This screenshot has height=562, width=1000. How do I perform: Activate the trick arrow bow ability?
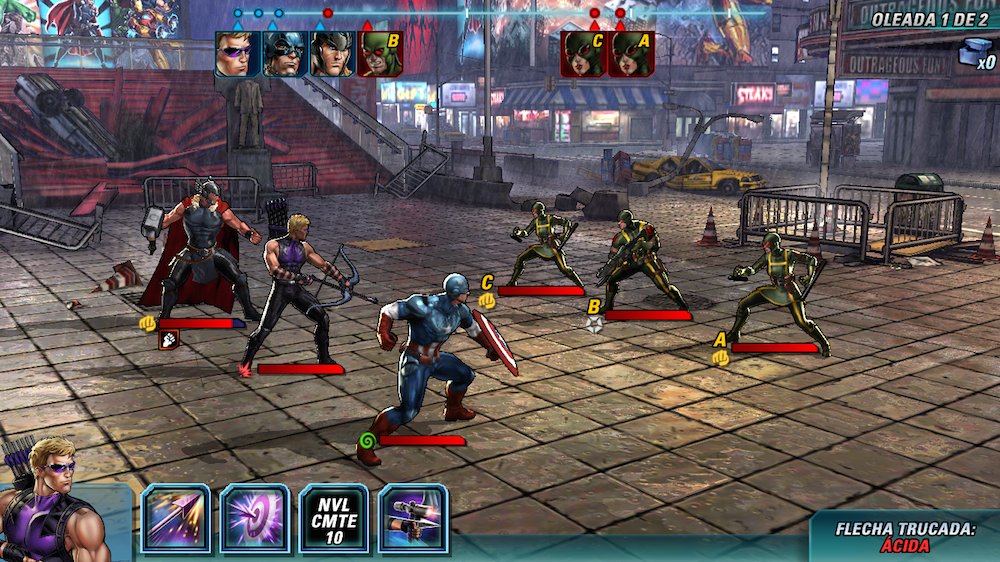[413, 518]
